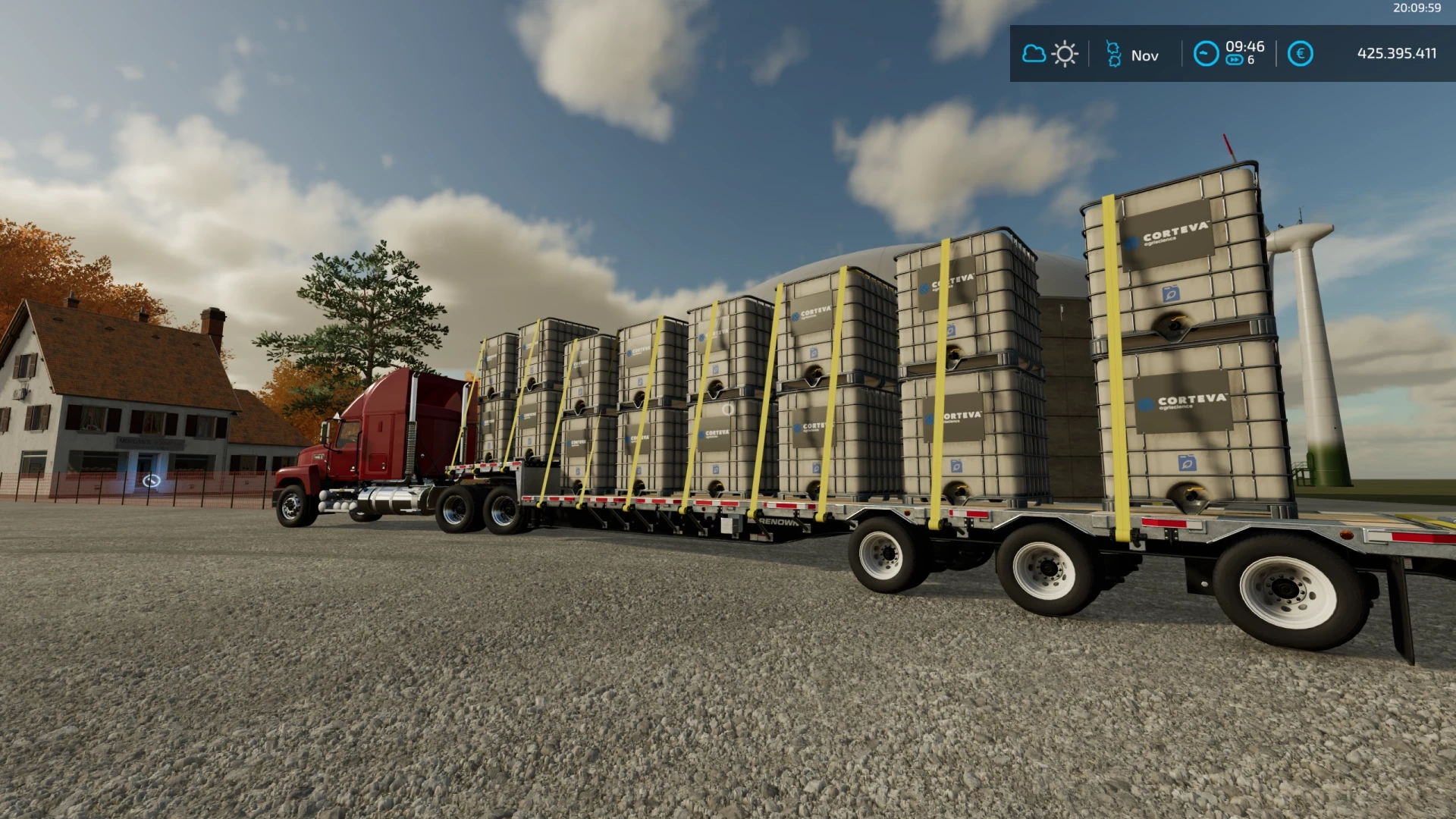Click the 425.395.411 money balance
The image size is (1456, 819).
[1398, 54]
